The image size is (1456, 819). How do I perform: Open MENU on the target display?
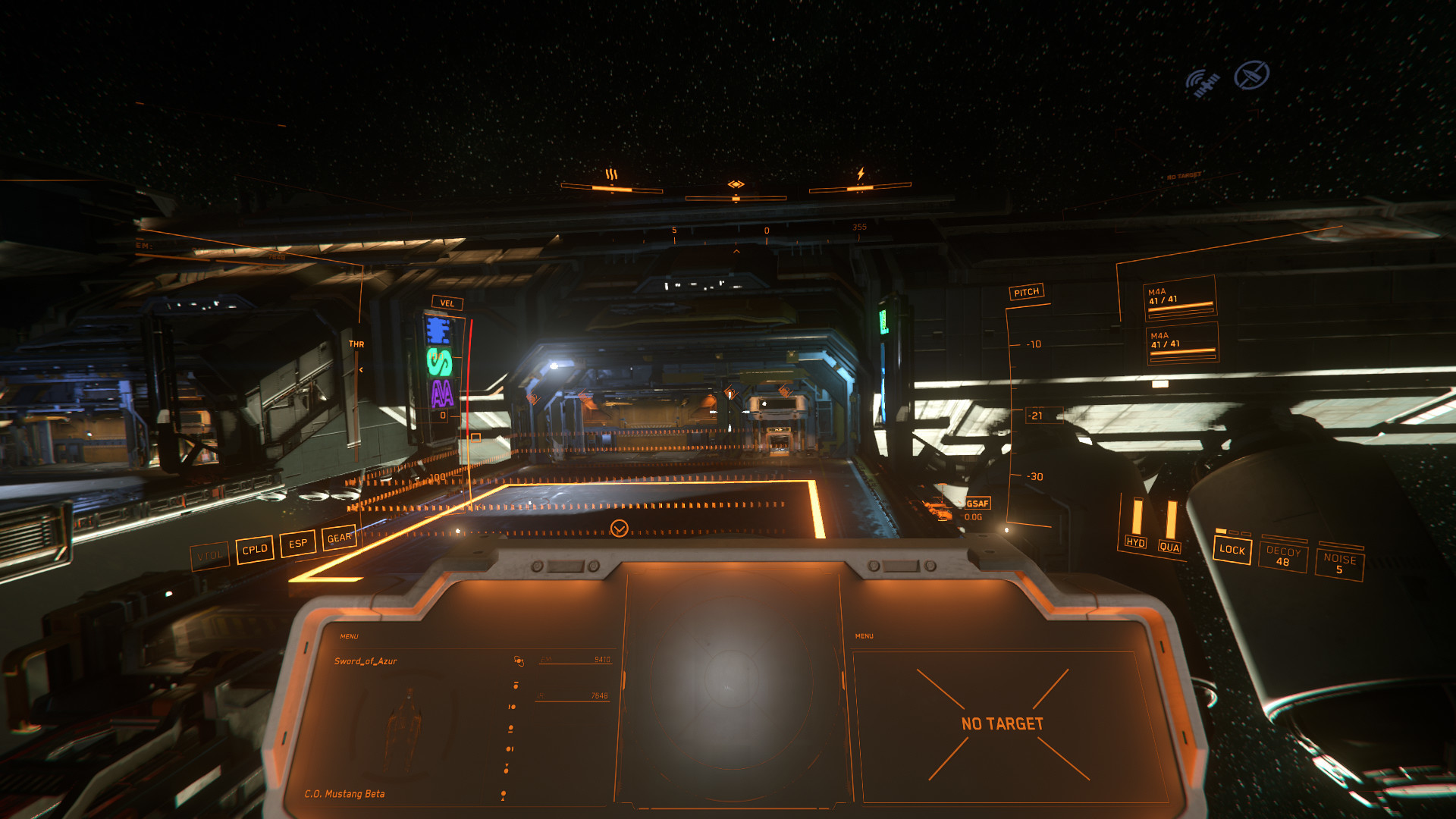pyautogui.click(x=864, y=636)
